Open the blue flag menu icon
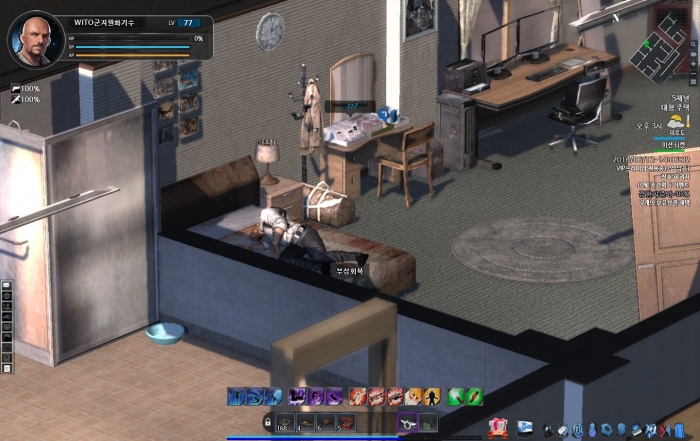 (525, 428)
